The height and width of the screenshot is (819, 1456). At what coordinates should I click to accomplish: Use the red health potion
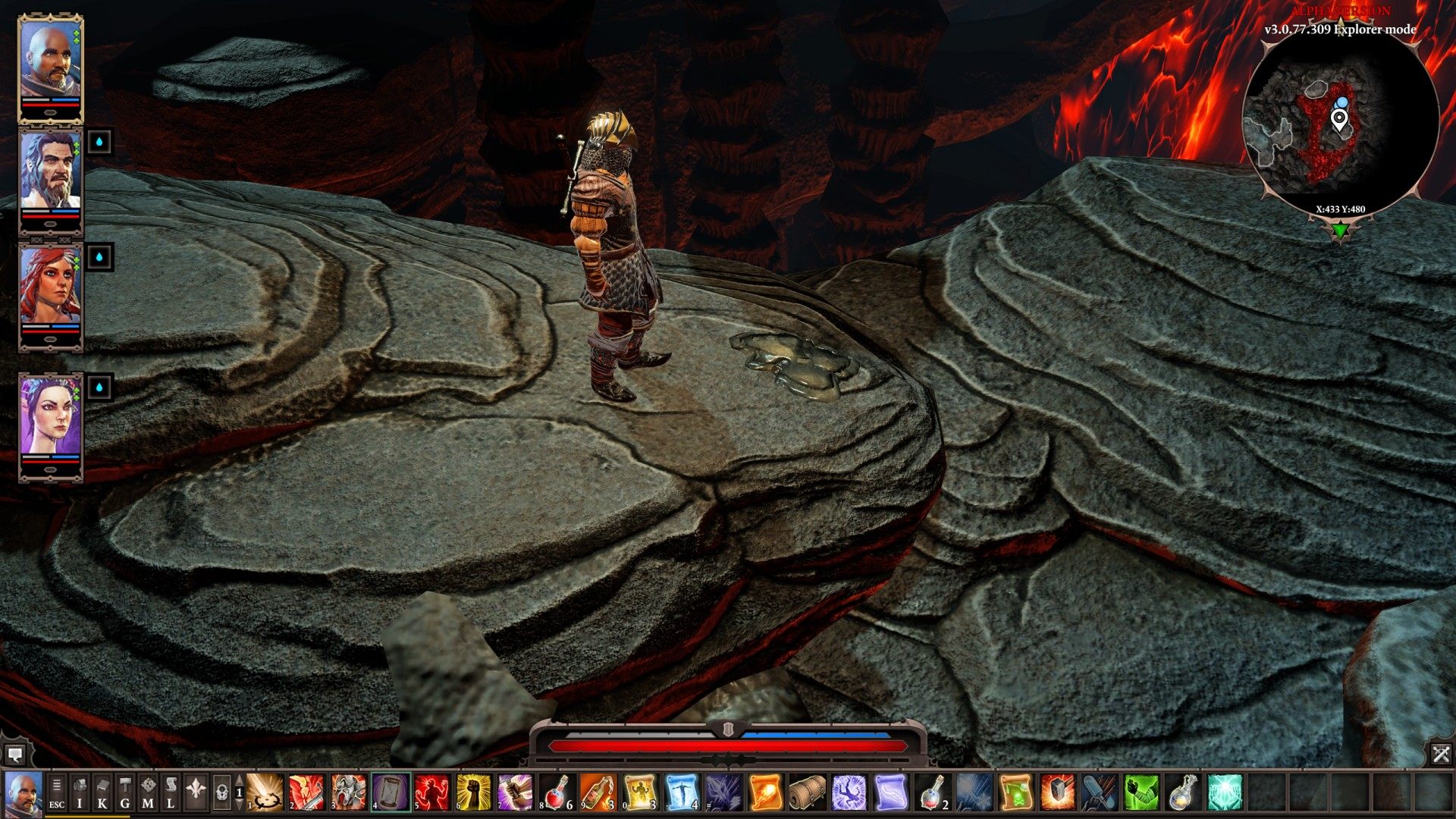tap(557, 792)
